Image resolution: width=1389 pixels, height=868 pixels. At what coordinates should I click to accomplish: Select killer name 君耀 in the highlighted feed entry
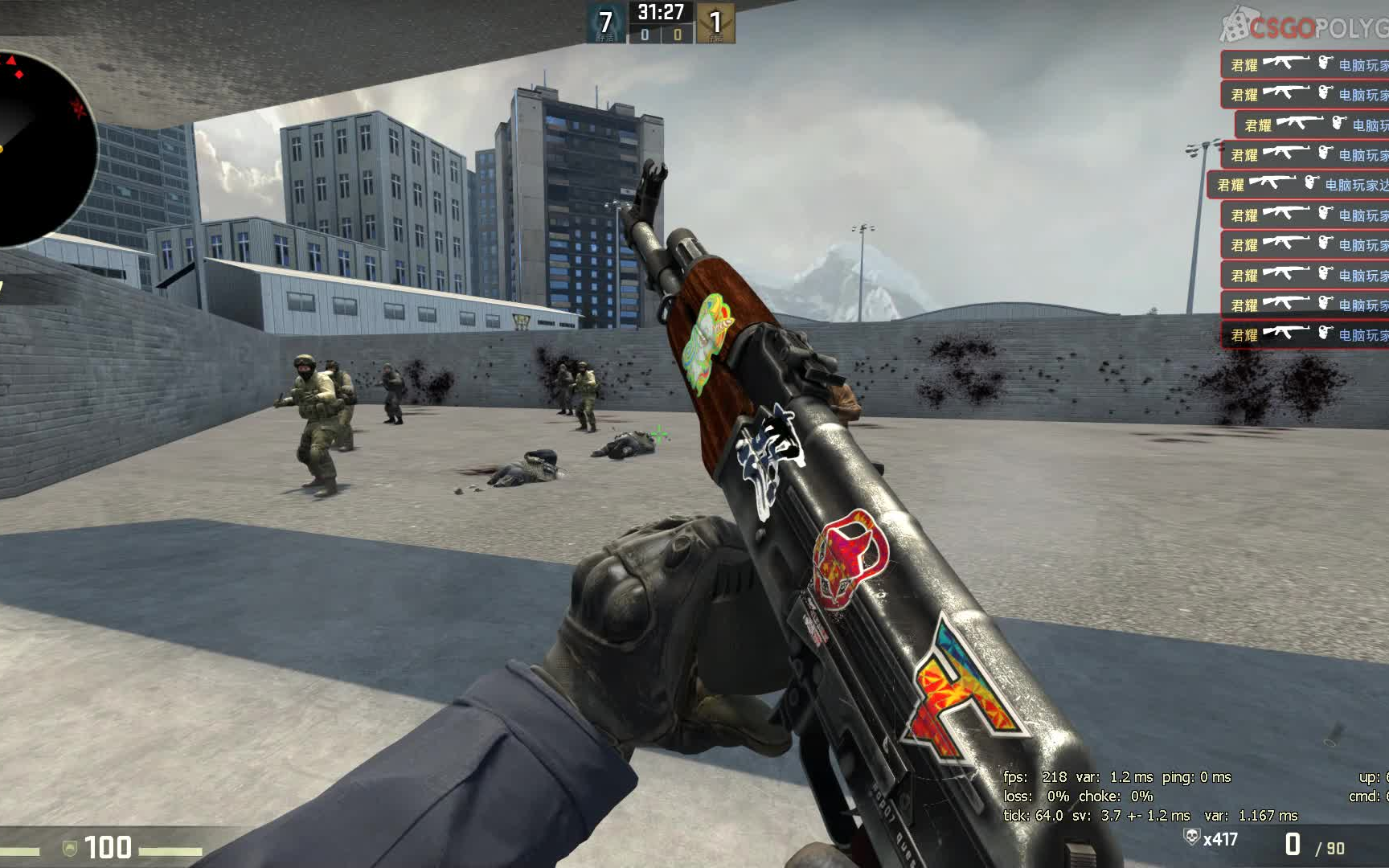(x=1231, y=183)
